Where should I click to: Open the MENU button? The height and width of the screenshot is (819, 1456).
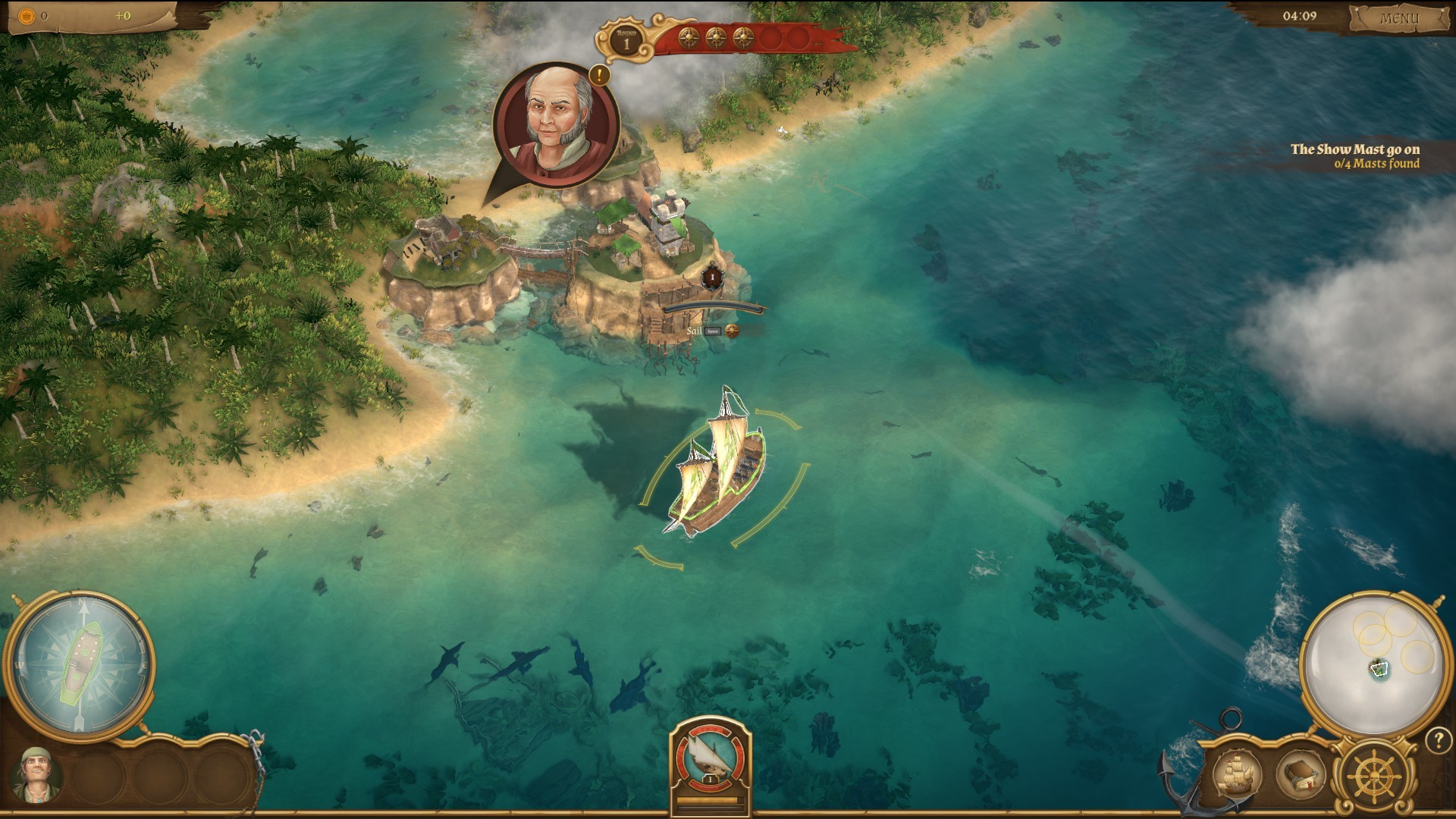tap(1398, 18)
